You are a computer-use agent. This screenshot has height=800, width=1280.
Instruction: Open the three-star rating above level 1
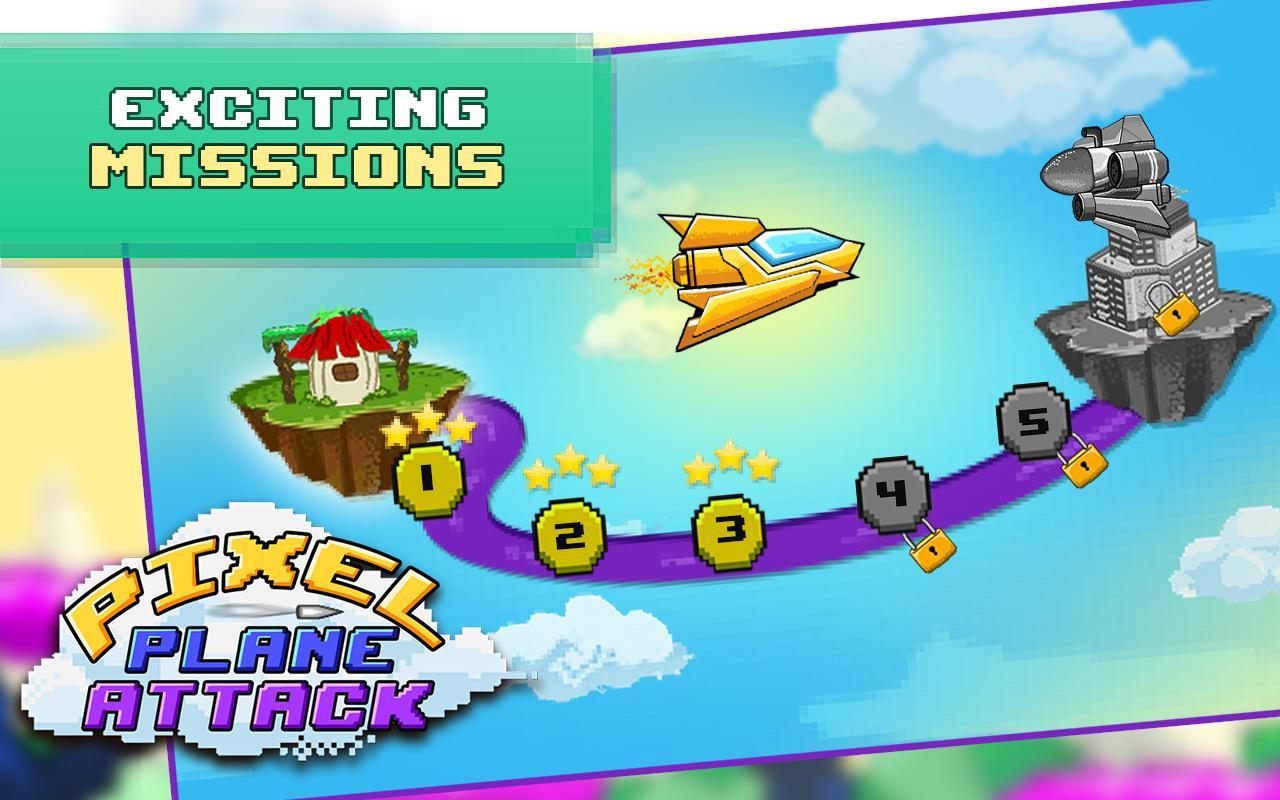pos(428,428)
